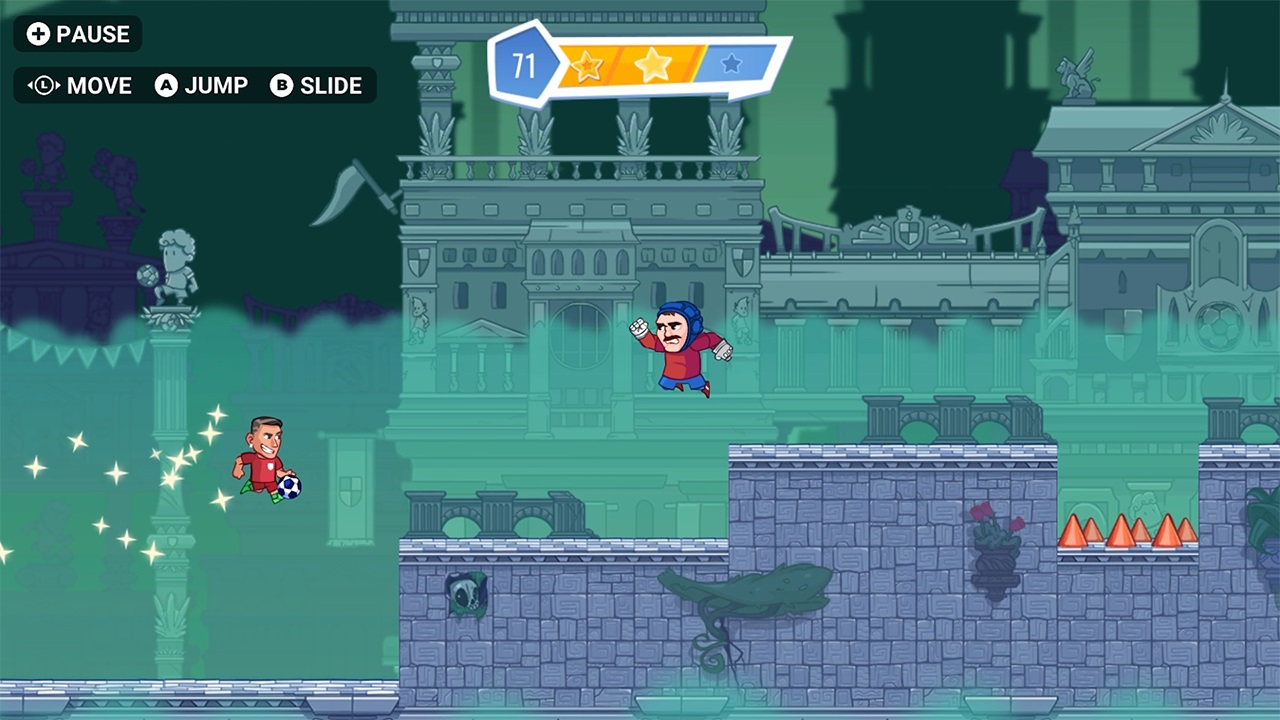
Task: Toggle the PAUSE control overlay
Action: tap(78, 34)
